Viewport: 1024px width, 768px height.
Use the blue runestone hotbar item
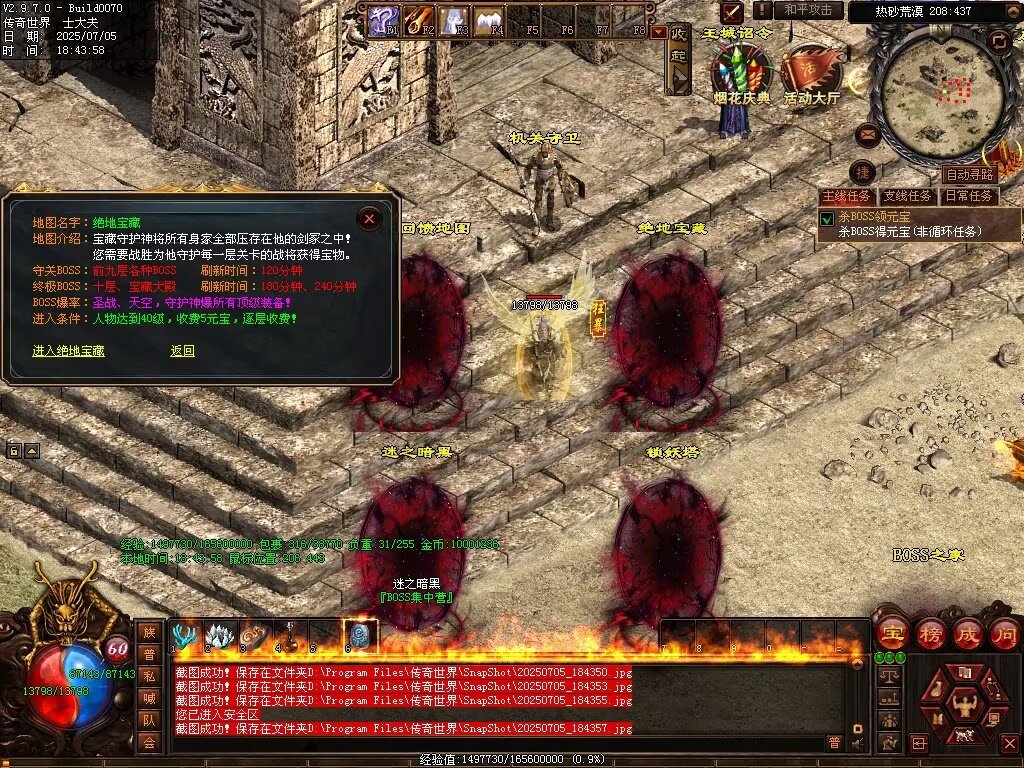coord(360,635)
